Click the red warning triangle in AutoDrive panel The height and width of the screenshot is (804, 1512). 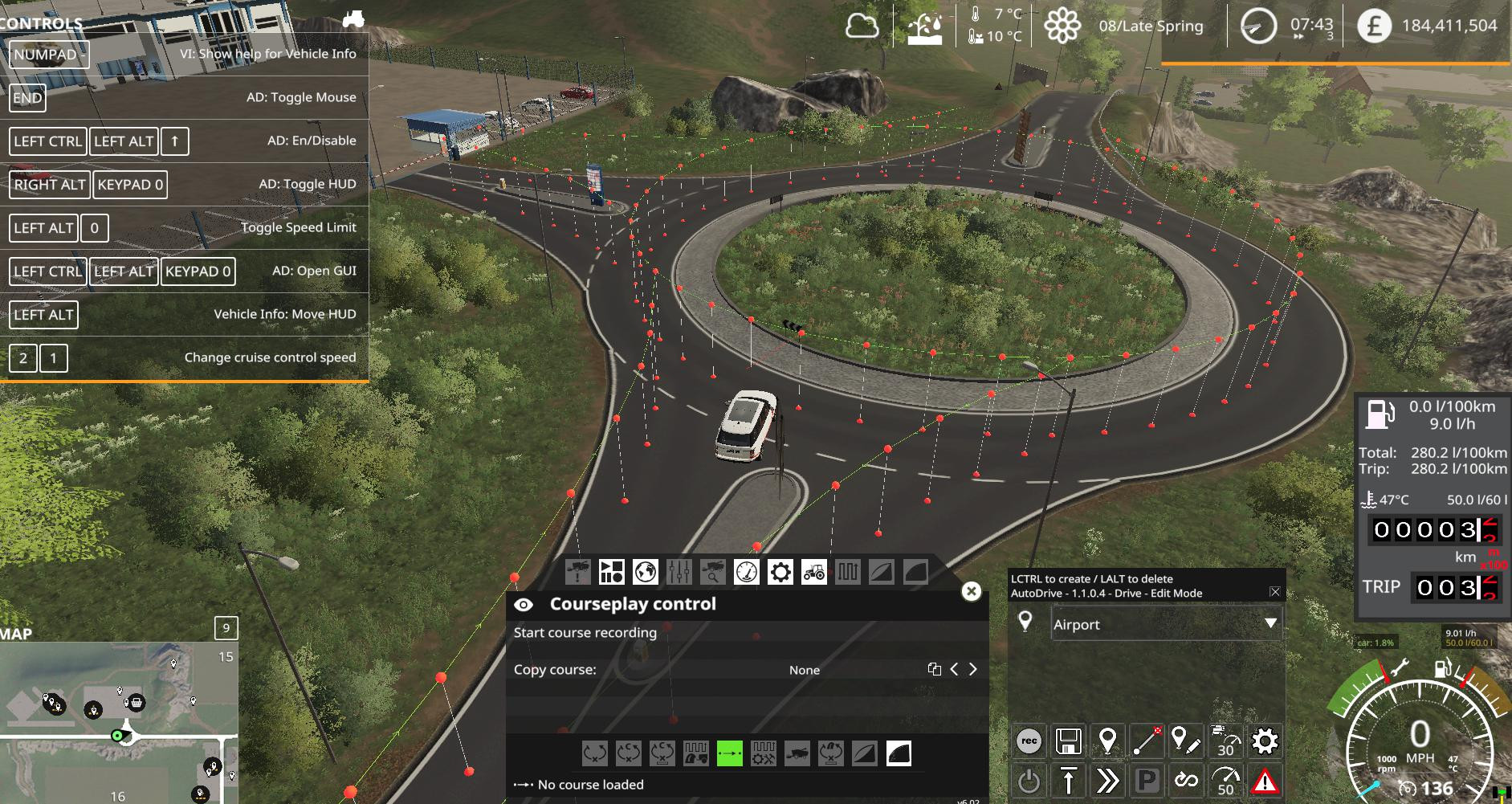(1266, 778)
